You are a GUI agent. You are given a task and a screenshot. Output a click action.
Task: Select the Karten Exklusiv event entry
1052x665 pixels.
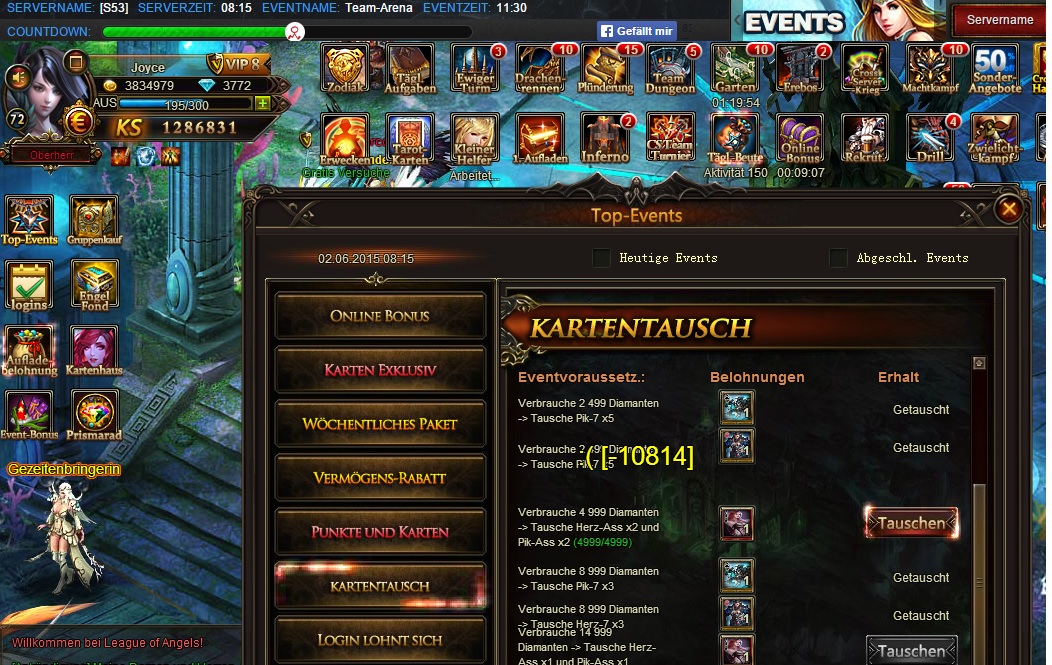tap(380, 370)
